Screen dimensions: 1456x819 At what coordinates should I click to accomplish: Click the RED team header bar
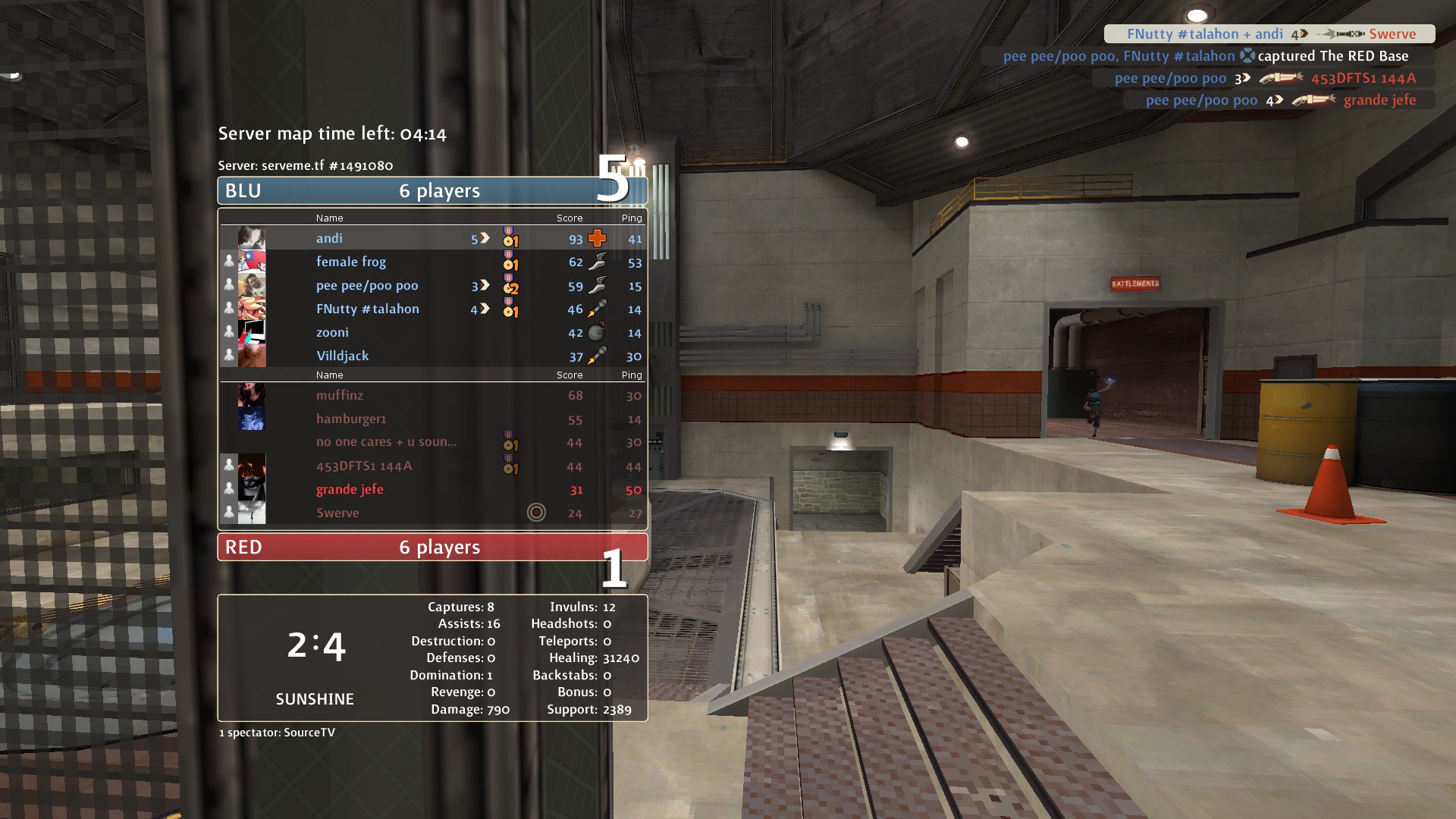coord(432,547)
